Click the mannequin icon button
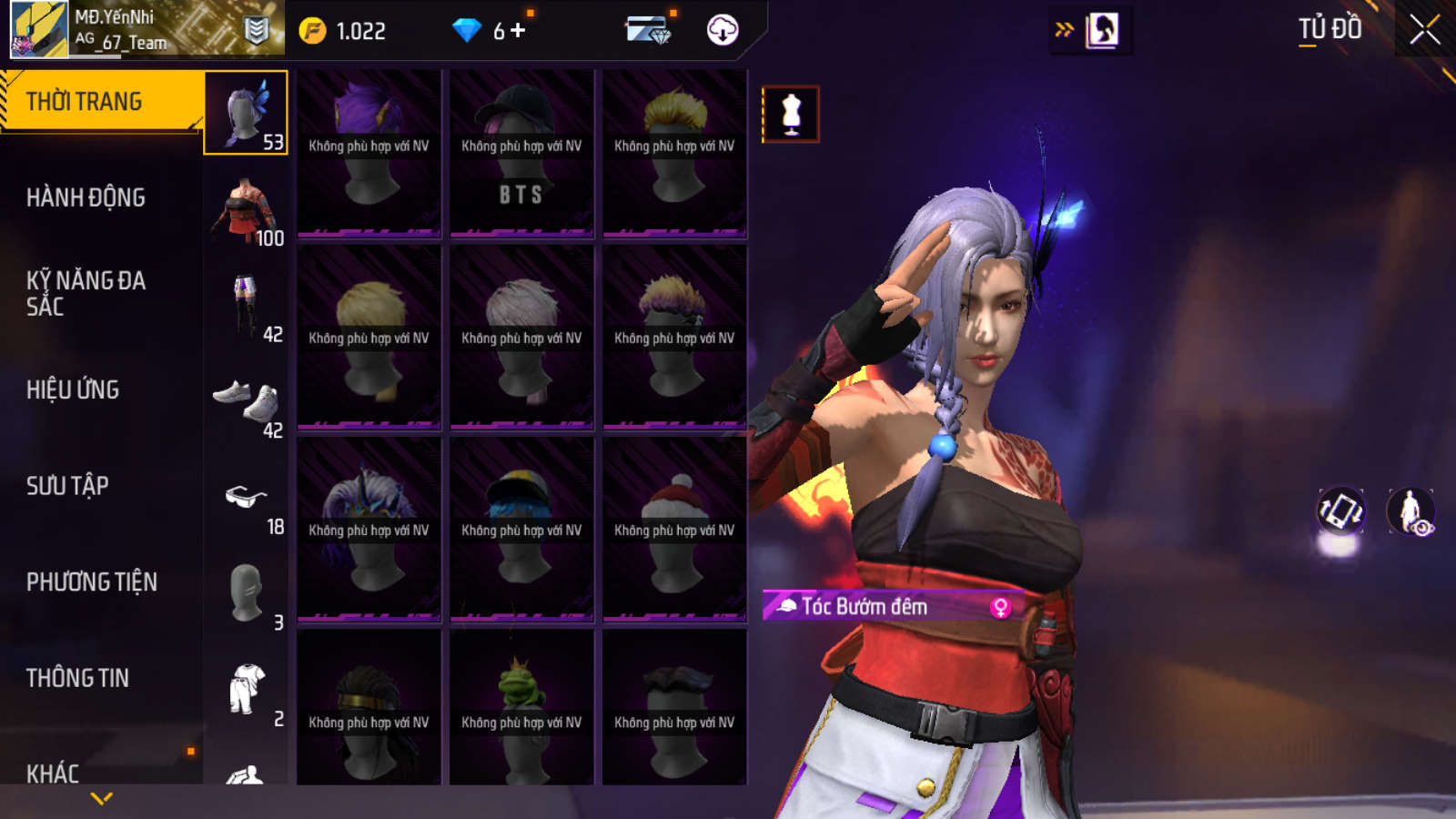The image size is (1456, 819). [791, 115]
